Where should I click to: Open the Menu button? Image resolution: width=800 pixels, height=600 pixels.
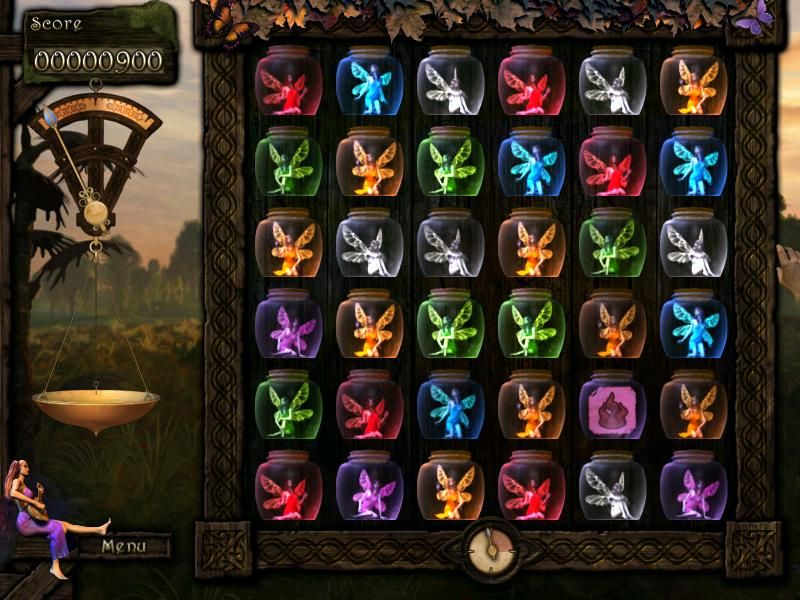point(123,546)
